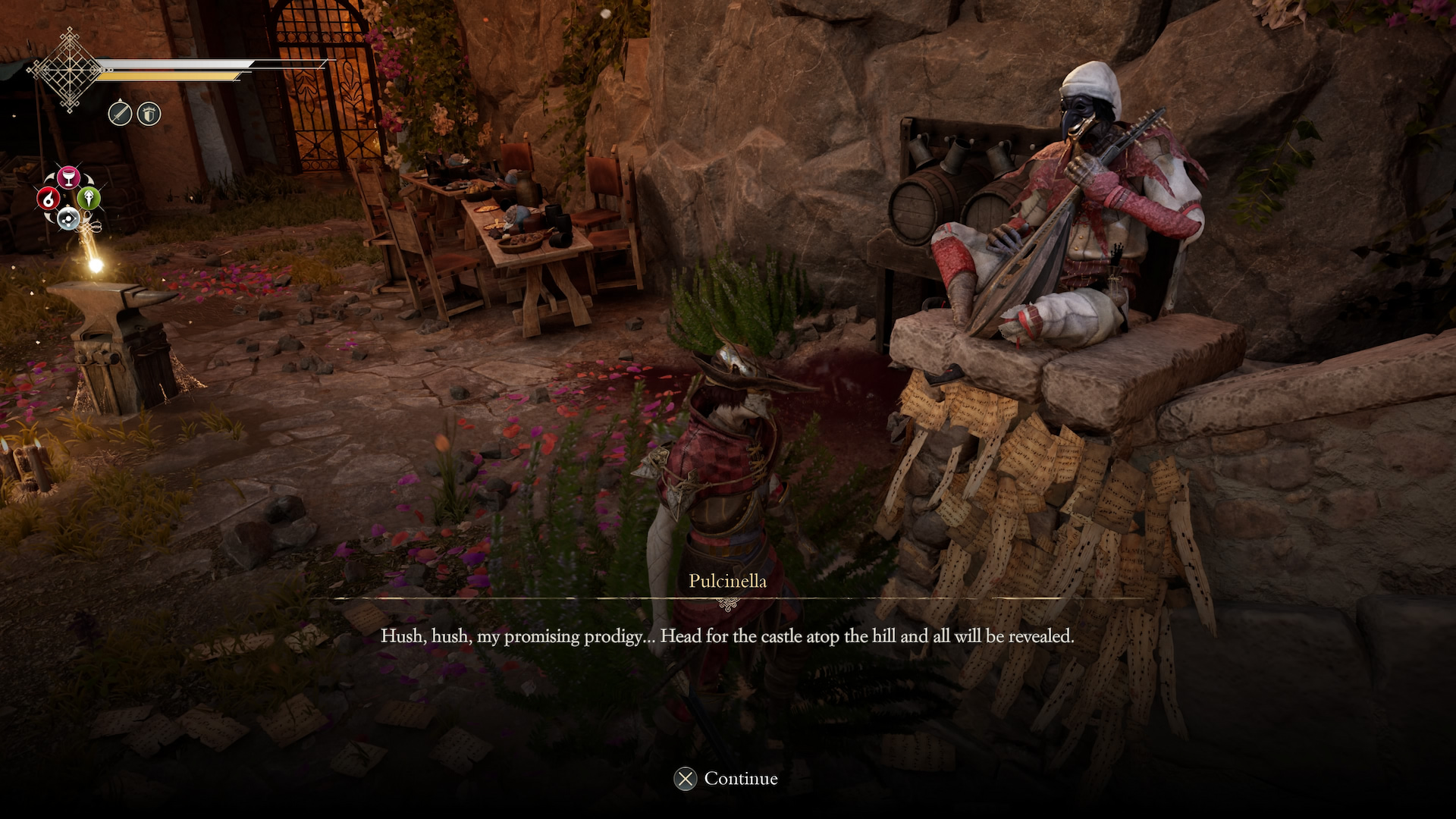Use the pink wine goblet item
Viewport: 1456px width, 819px height.
[x=69, y=177]
